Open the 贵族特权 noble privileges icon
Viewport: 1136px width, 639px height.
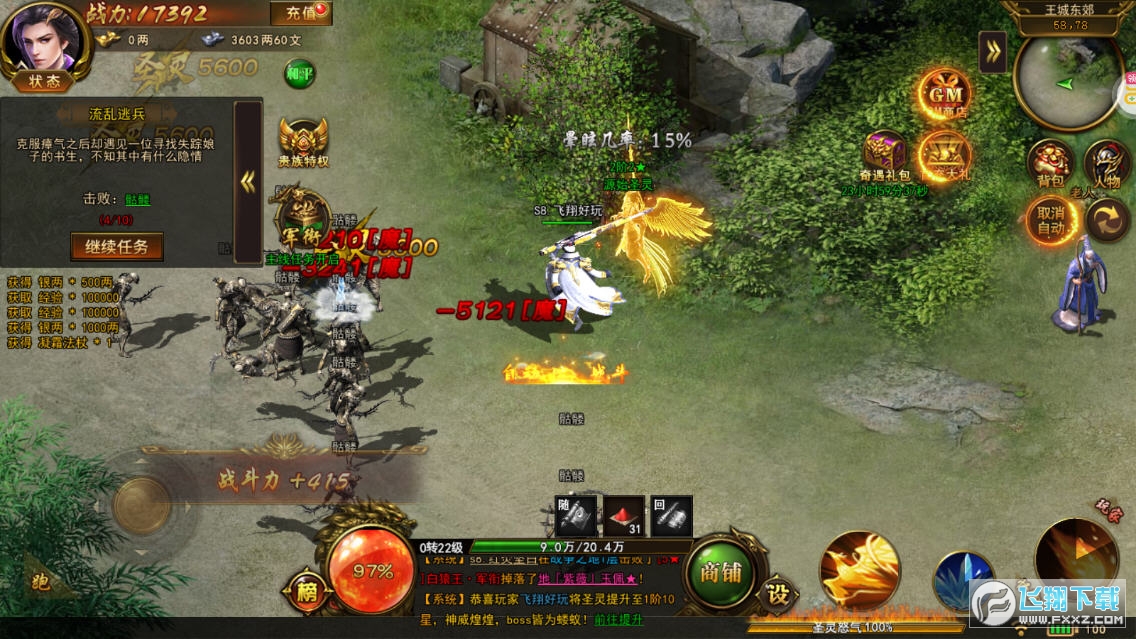pyautogui.click(x=303, y=141)
